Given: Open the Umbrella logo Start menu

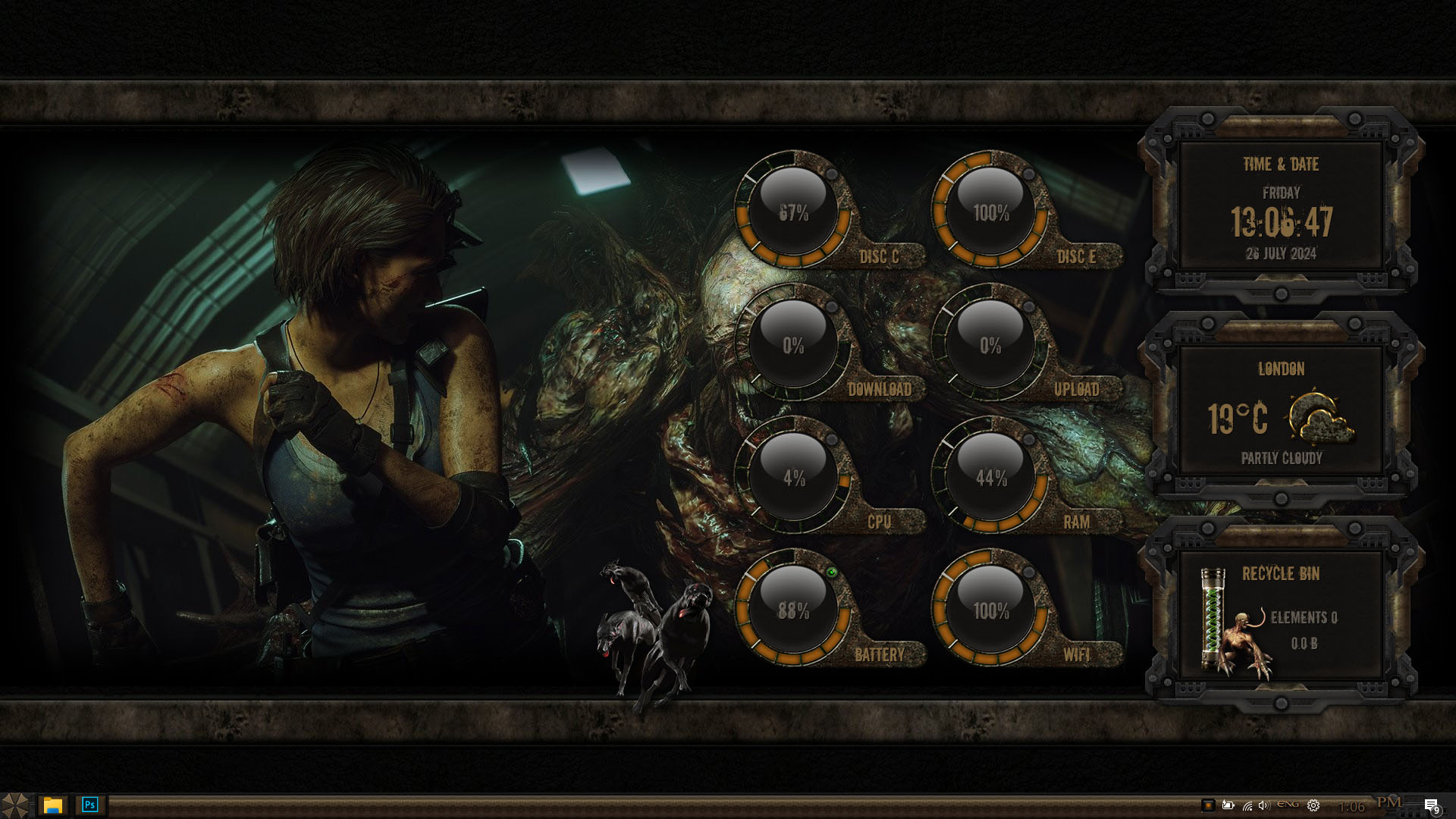Looking at the screenshot, I should click(x=14, y=805).
